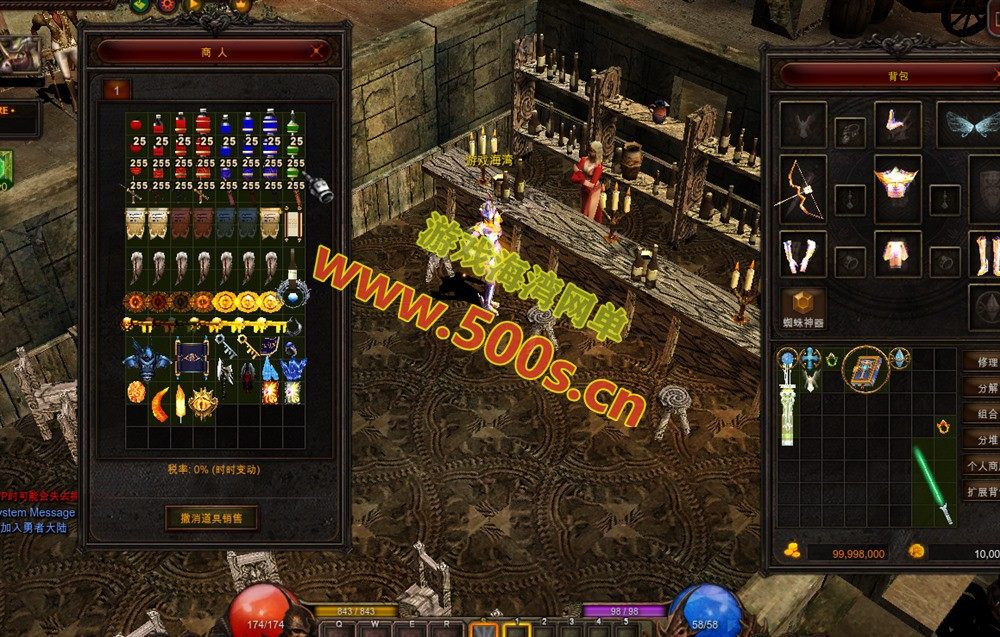The height and width of the screenshot is (637, 1000).
Task: Switch to merchant page tab 1
Action: point(116,90)
